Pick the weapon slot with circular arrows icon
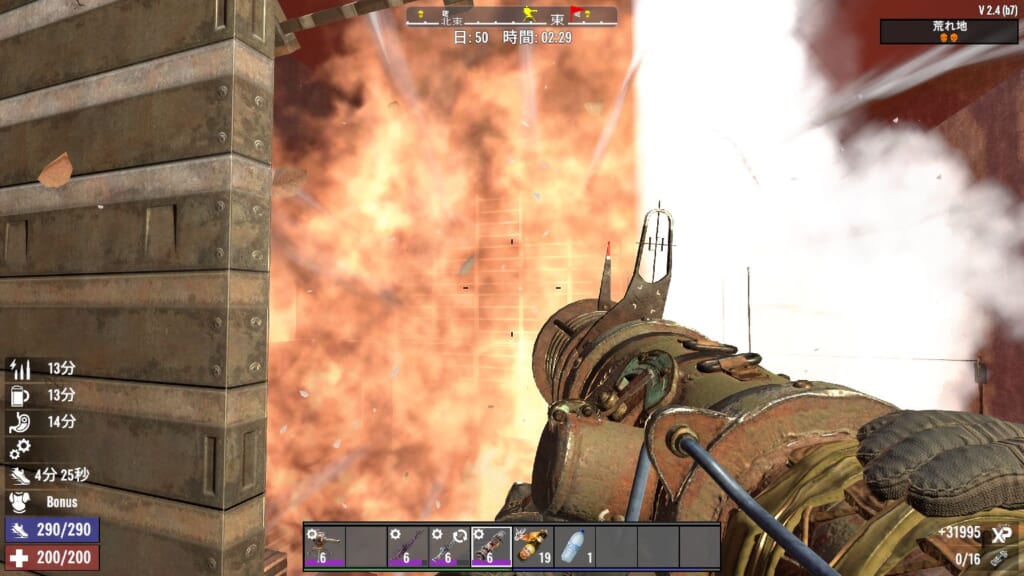Screen dimensions: 1024x576 click(x=449, y=547)
